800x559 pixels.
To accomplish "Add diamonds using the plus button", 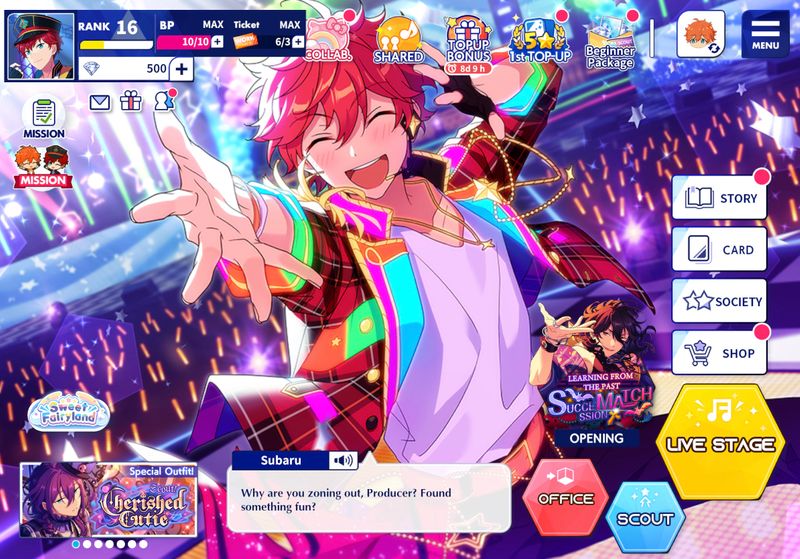I will pos(181,69).
